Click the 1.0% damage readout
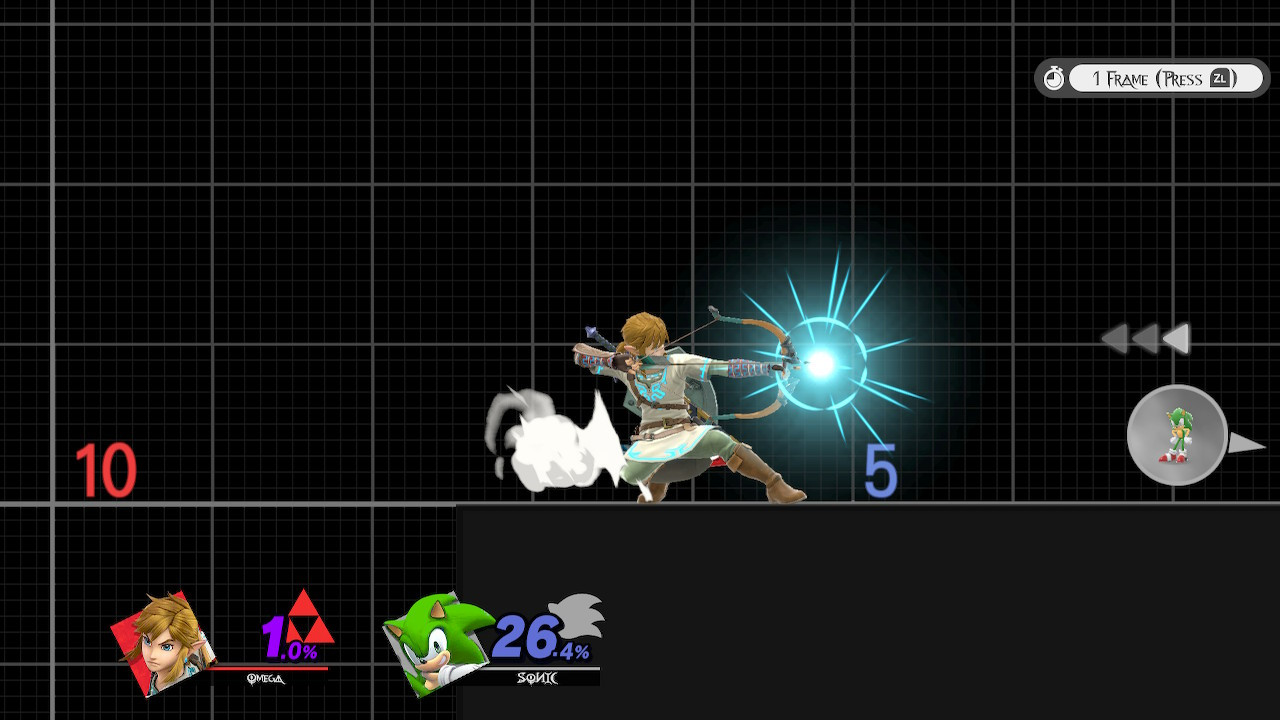Screen dimensions: 1280x720 coord(290,636)
